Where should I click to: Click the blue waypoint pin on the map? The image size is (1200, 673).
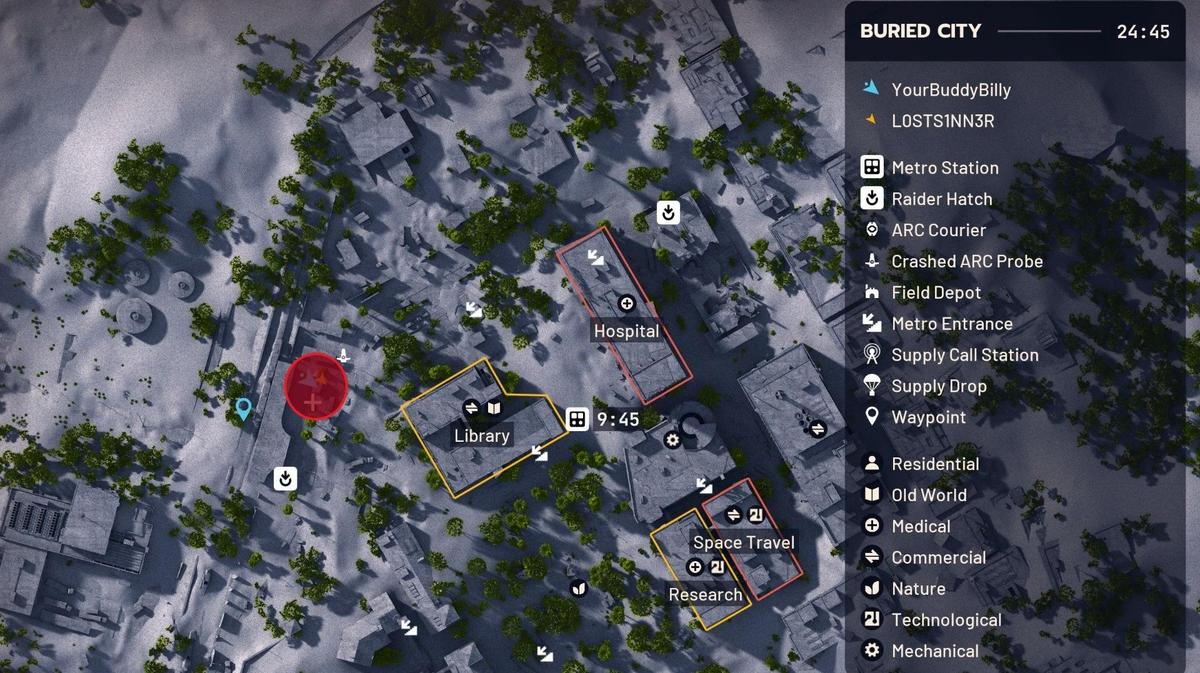pyautogui.click(x=243, y=409)
